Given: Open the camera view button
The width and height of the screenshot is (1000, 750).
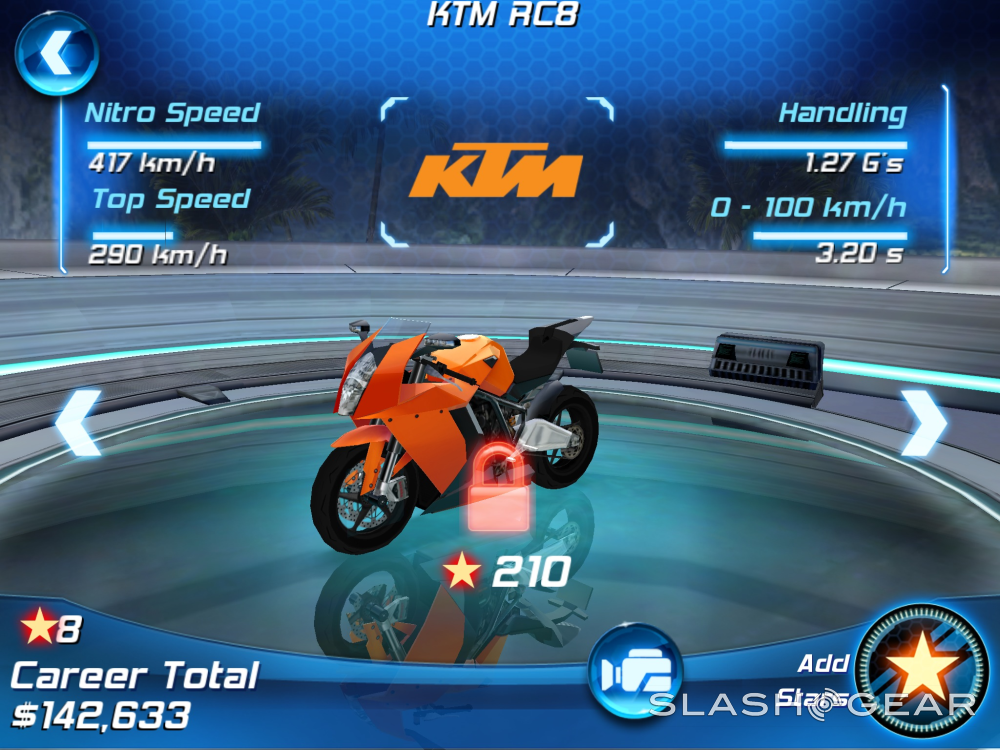Looking at the screenshot, I should tap(635, 671).
